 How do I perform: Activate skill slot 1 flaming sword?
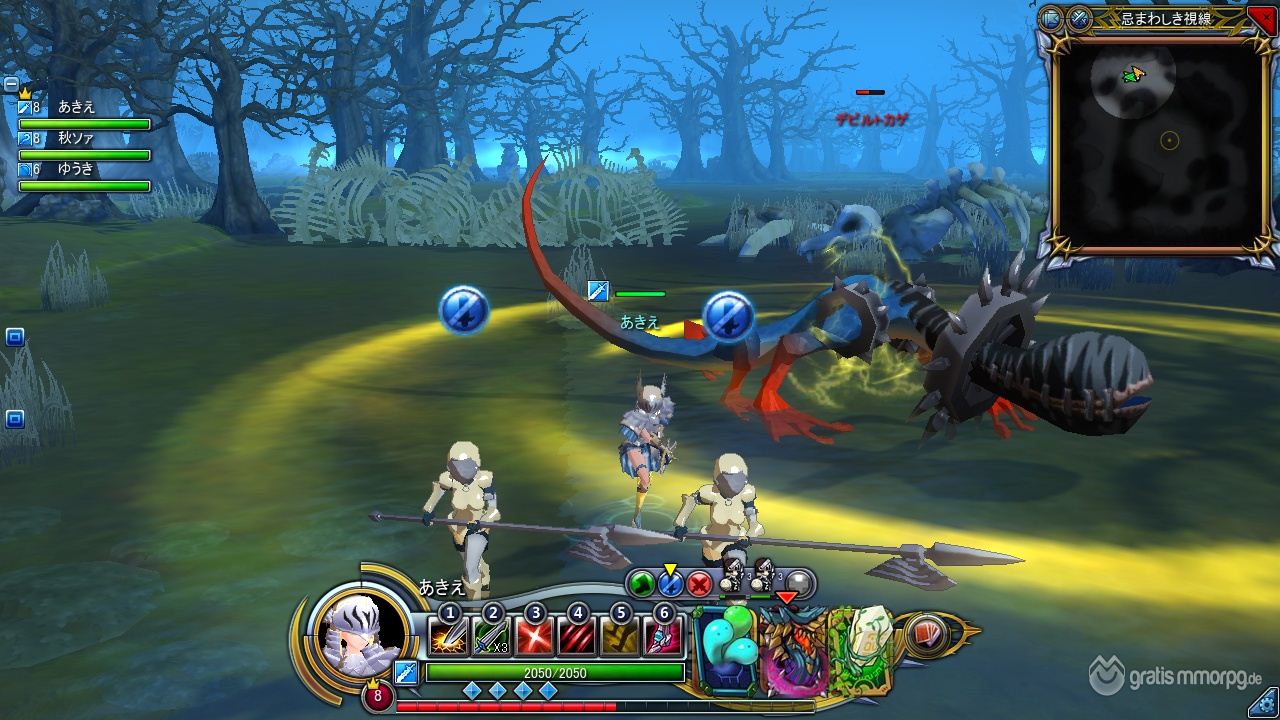click(x=447, y=637)
